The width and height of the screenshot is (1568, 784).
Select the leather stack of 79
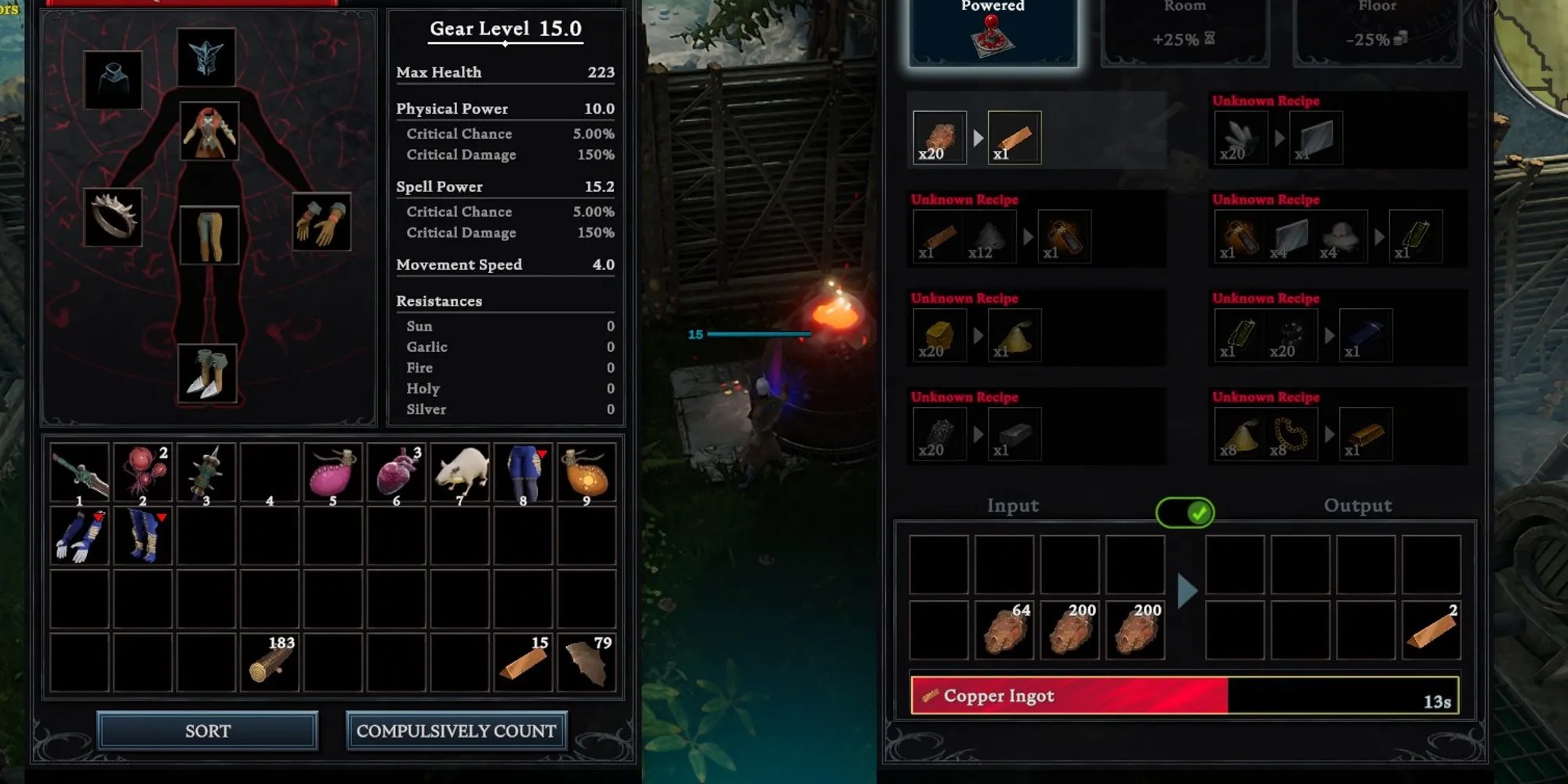coord(586,659)
